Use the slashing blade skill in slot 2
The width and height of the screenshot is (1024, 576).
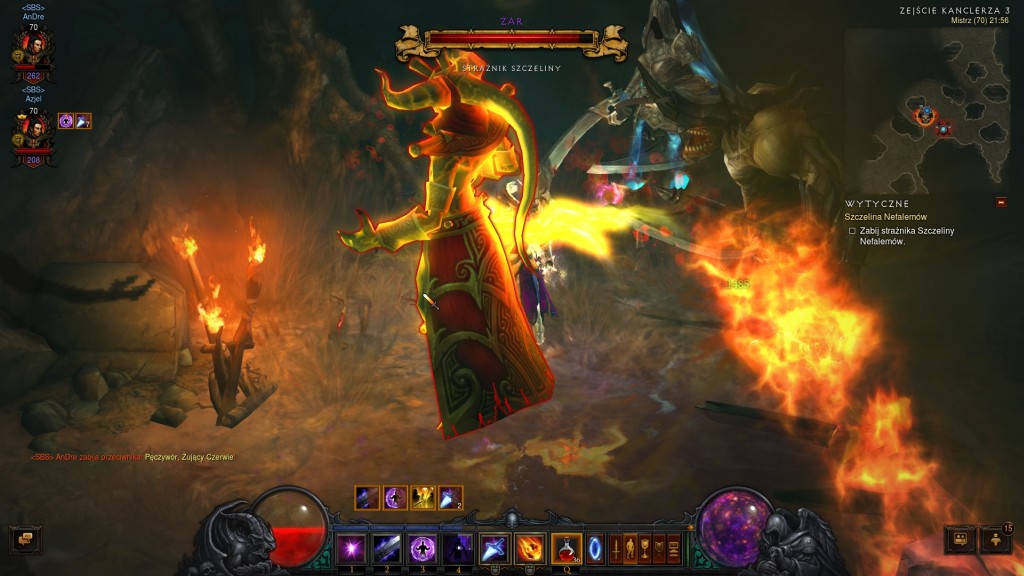click(x=386, y=549)
